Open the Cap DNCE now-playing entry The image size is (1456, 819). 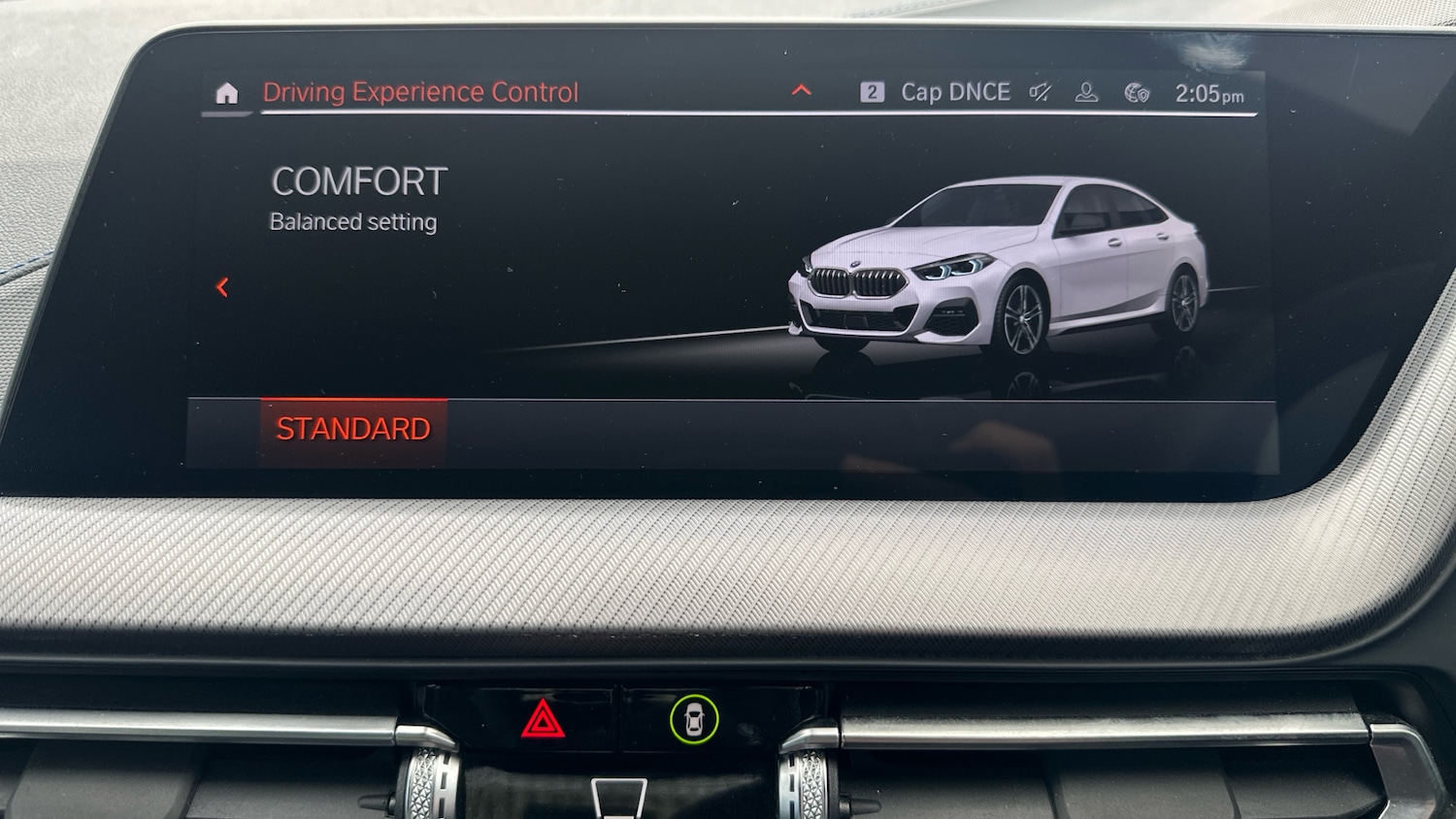point(957,92)
